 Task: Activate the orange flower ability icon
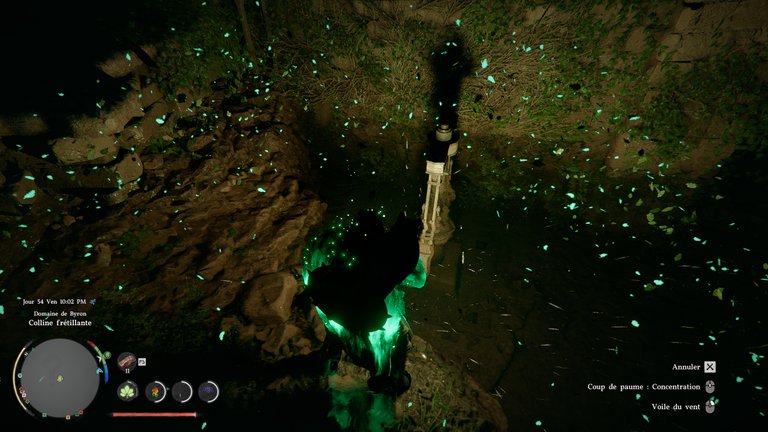coord(155,391)
